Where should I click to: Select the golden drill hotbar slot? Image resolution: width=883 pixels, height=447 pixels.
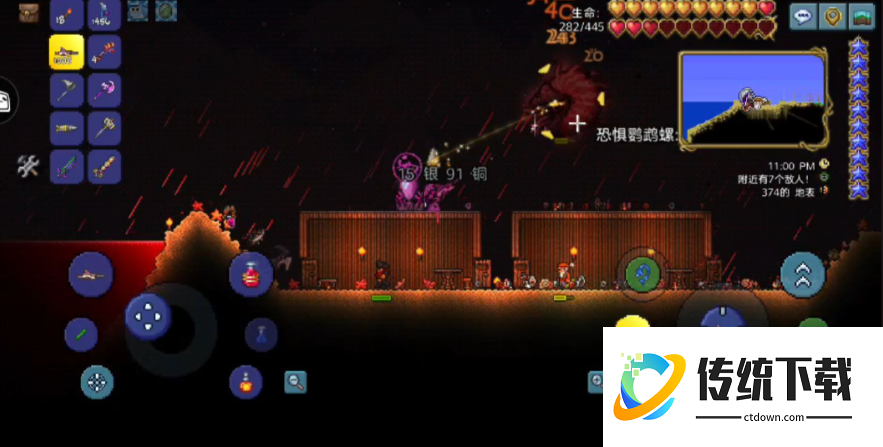[66, 128]
